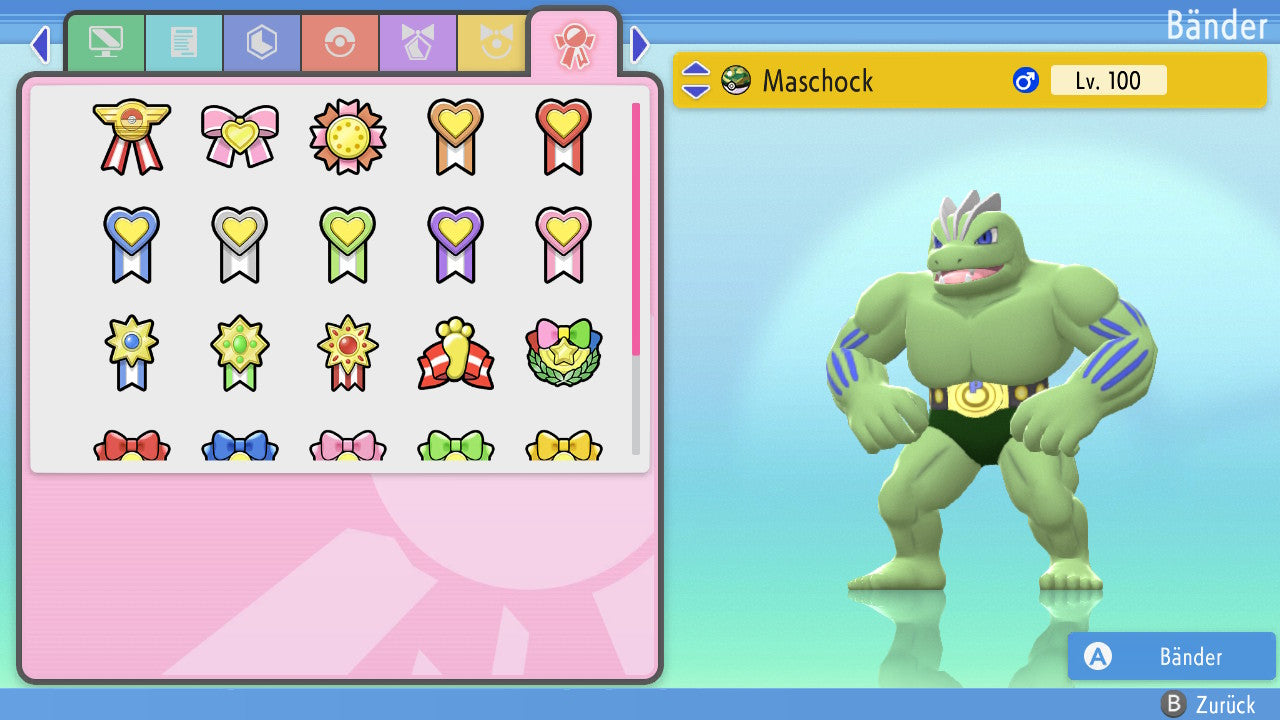Open the teal trainer memo tab

184,43
